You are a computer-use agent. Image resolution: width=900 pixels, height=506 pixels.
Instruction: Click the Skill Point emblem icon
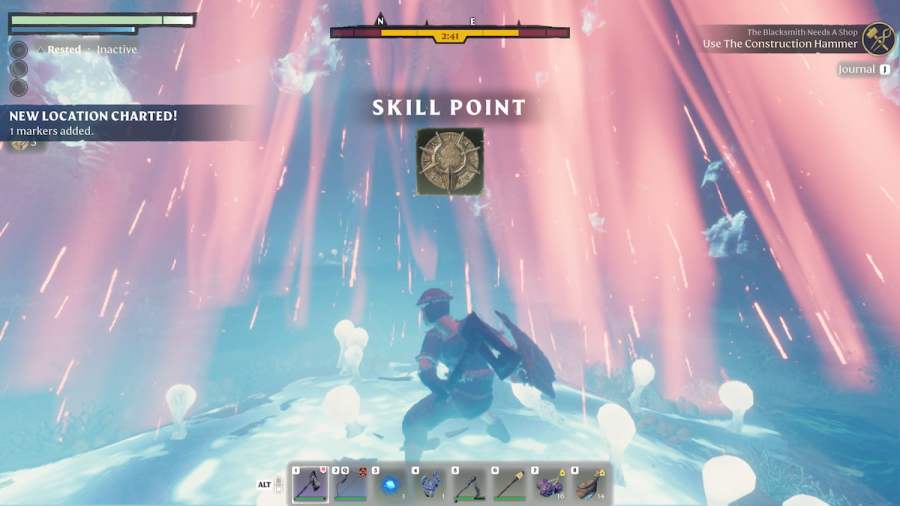click(x=450, y=161)
